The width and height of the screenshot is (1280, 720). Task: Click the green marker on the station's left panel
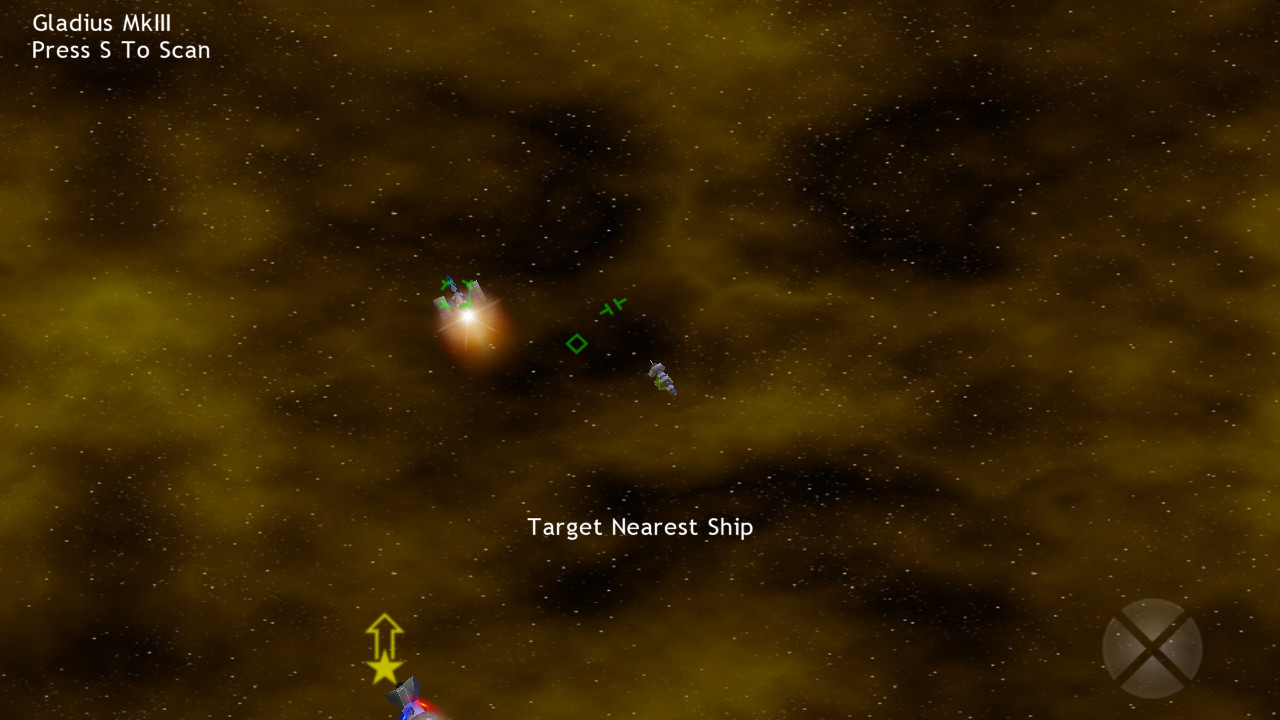[444, 304]
